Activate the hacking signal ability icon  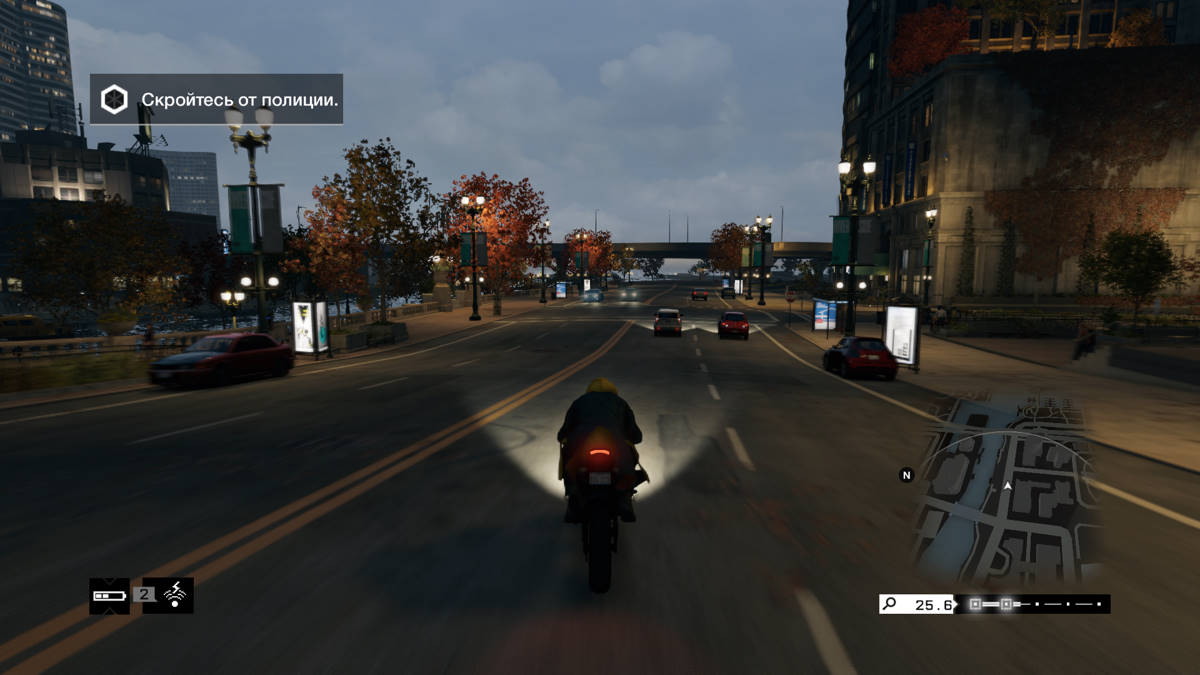[176, 596]
